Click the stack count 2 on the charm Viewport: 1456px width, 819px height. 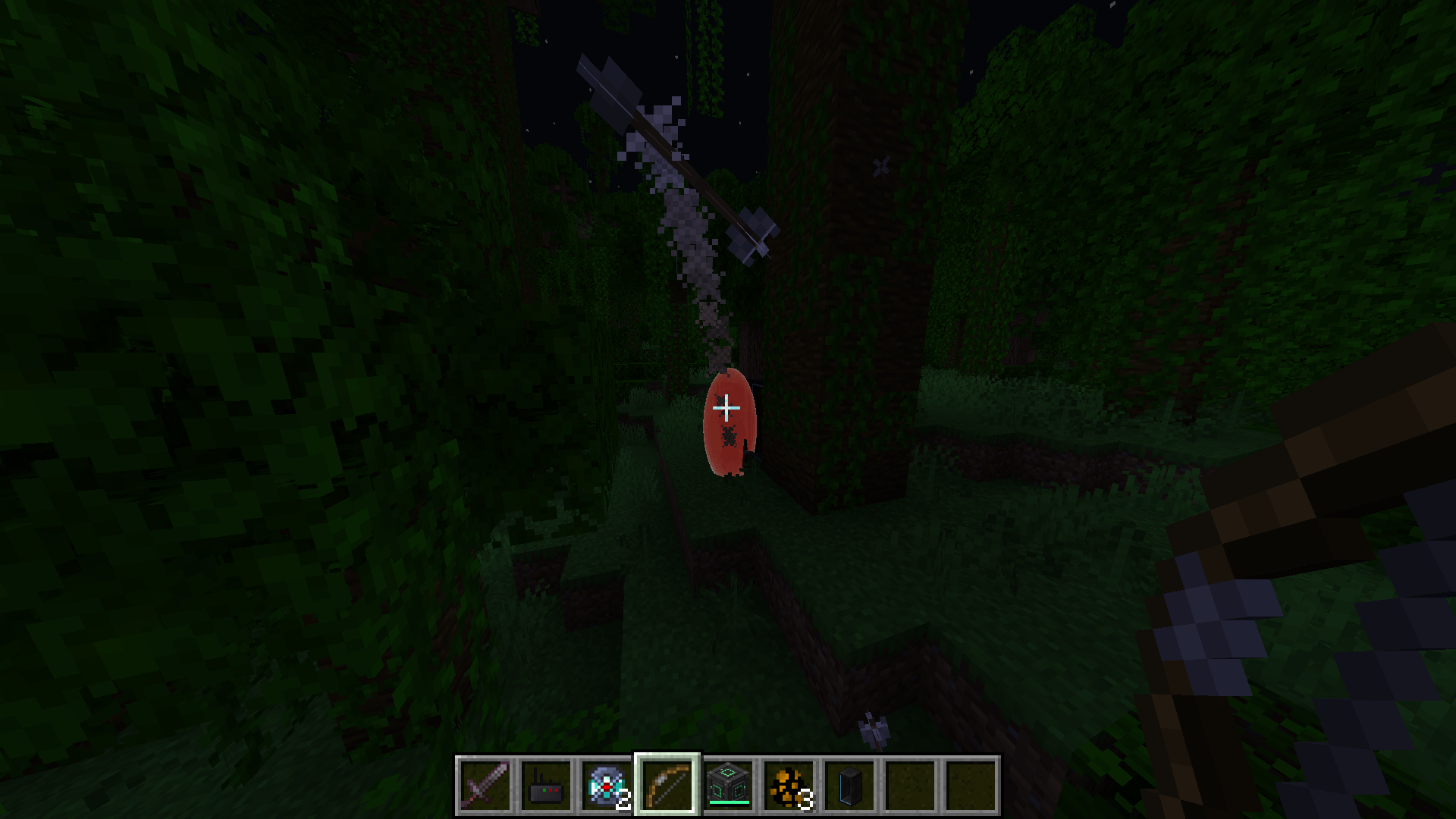(x=624, y=799)
